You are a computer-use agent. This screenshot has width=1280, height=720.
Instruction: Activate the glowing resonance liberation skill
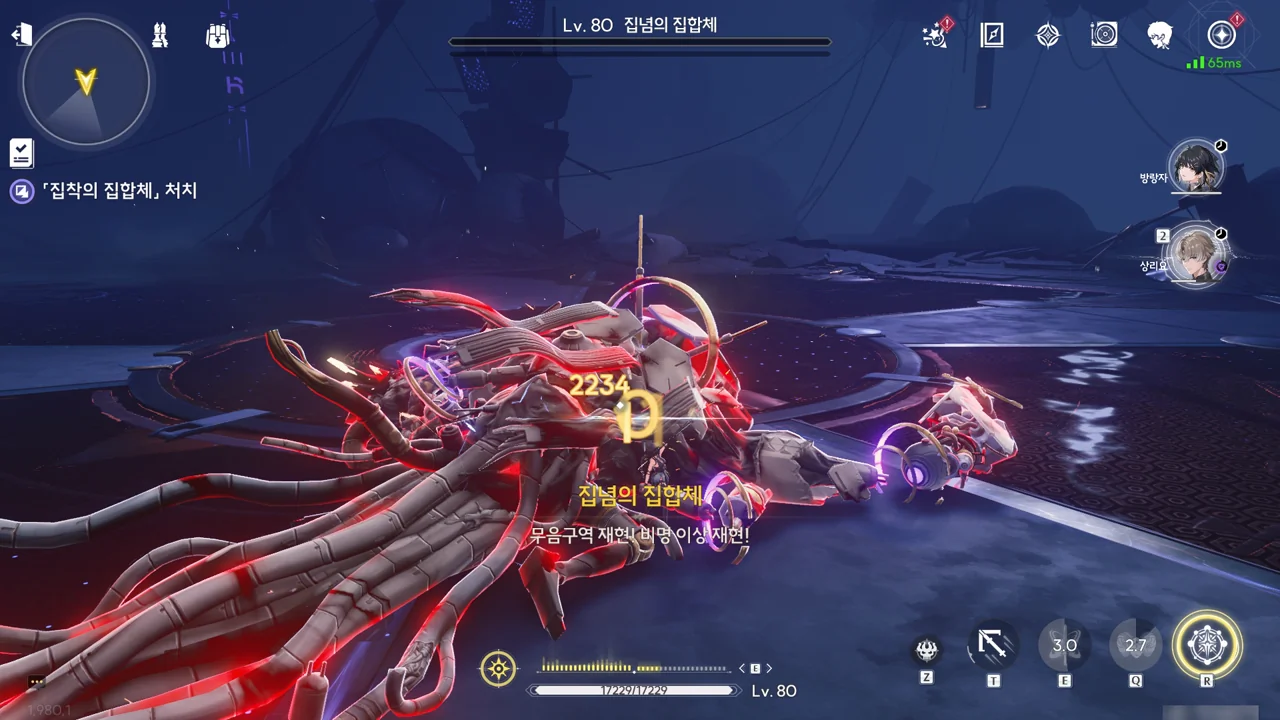[1207, 645]
